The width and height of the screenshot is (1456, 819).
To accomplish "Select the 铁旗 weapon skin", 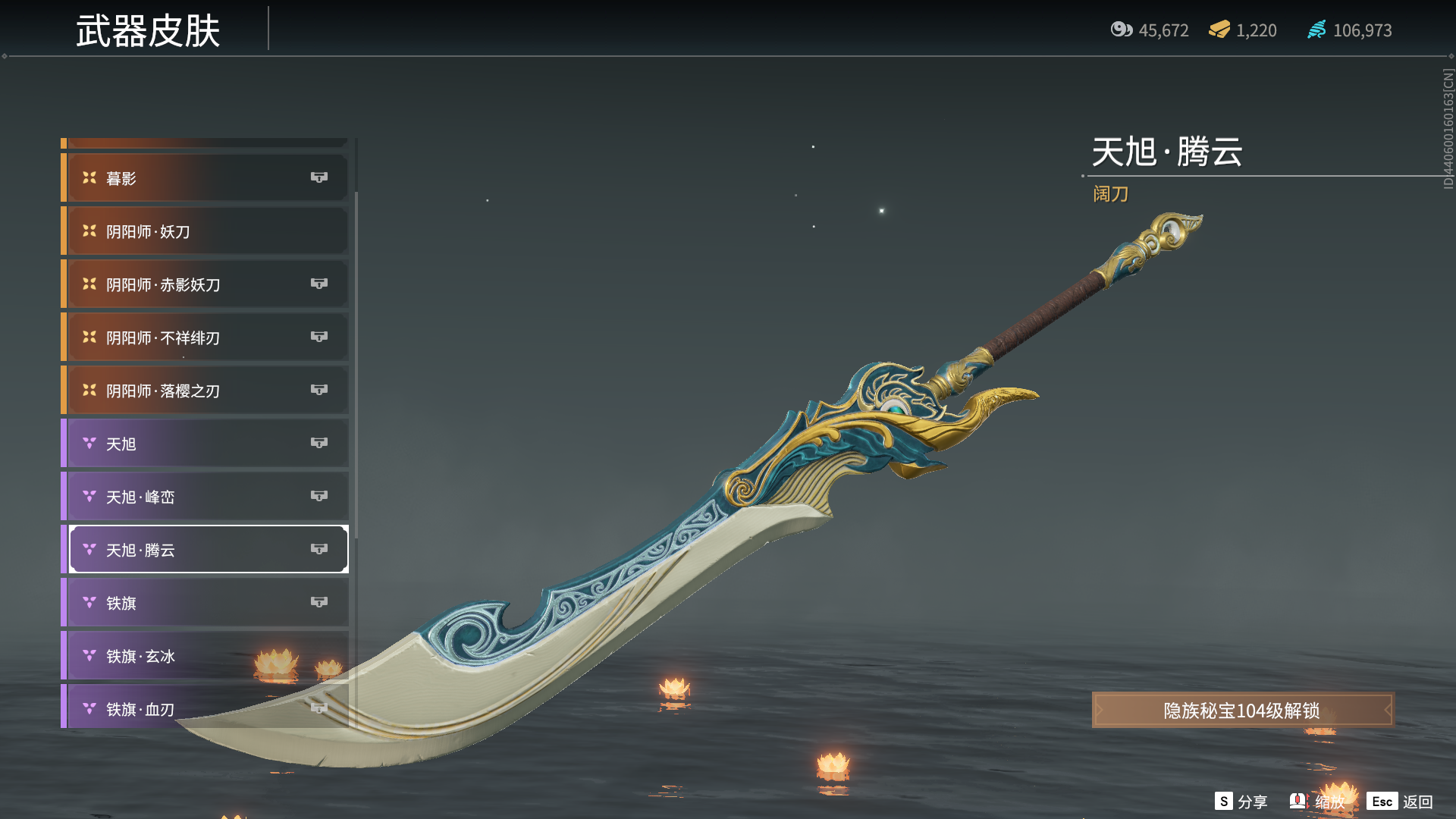I will [x=206, y=603].
